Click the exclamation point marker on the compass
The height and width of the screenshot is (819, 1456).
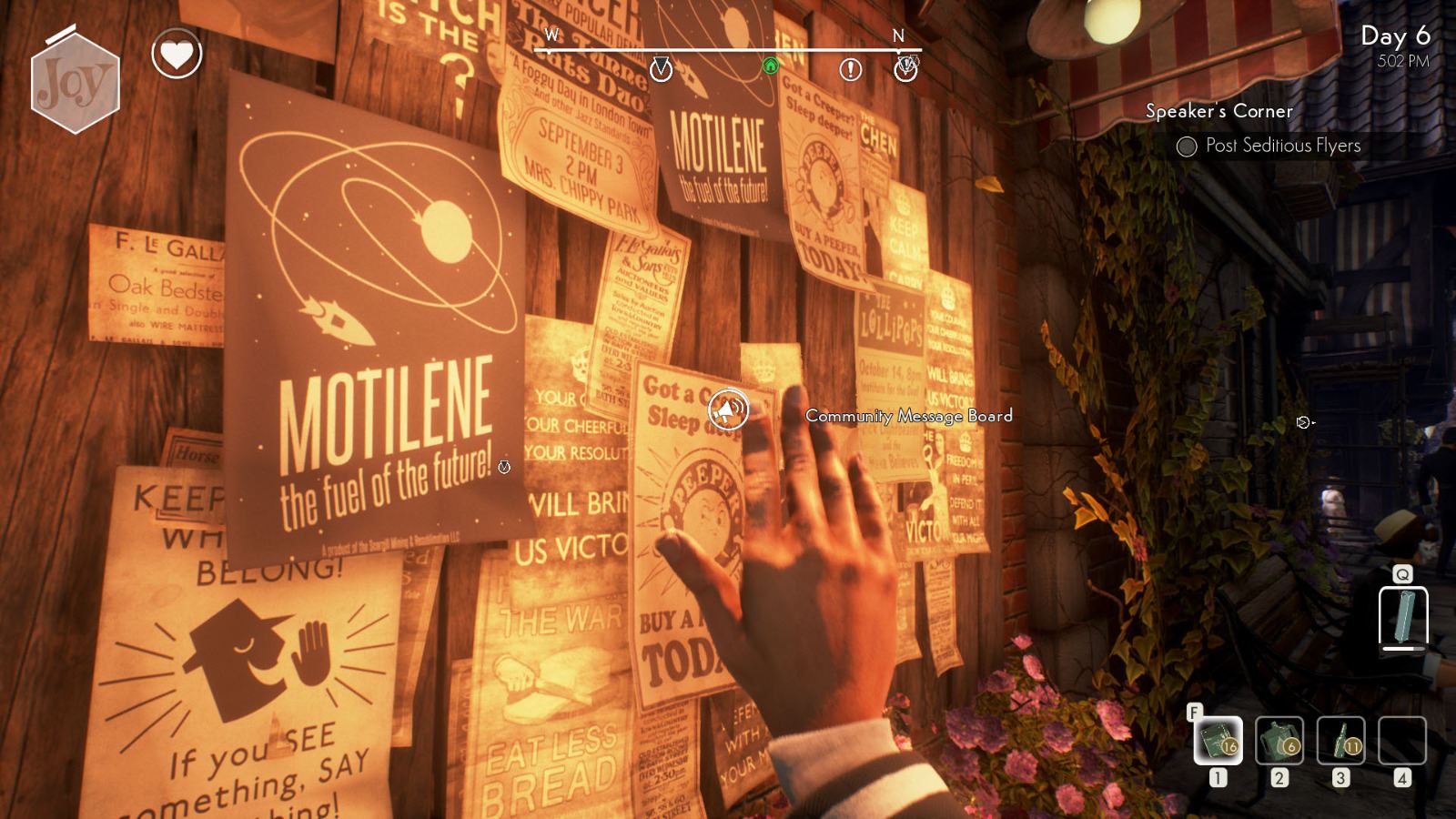click(x=851, y=68)
